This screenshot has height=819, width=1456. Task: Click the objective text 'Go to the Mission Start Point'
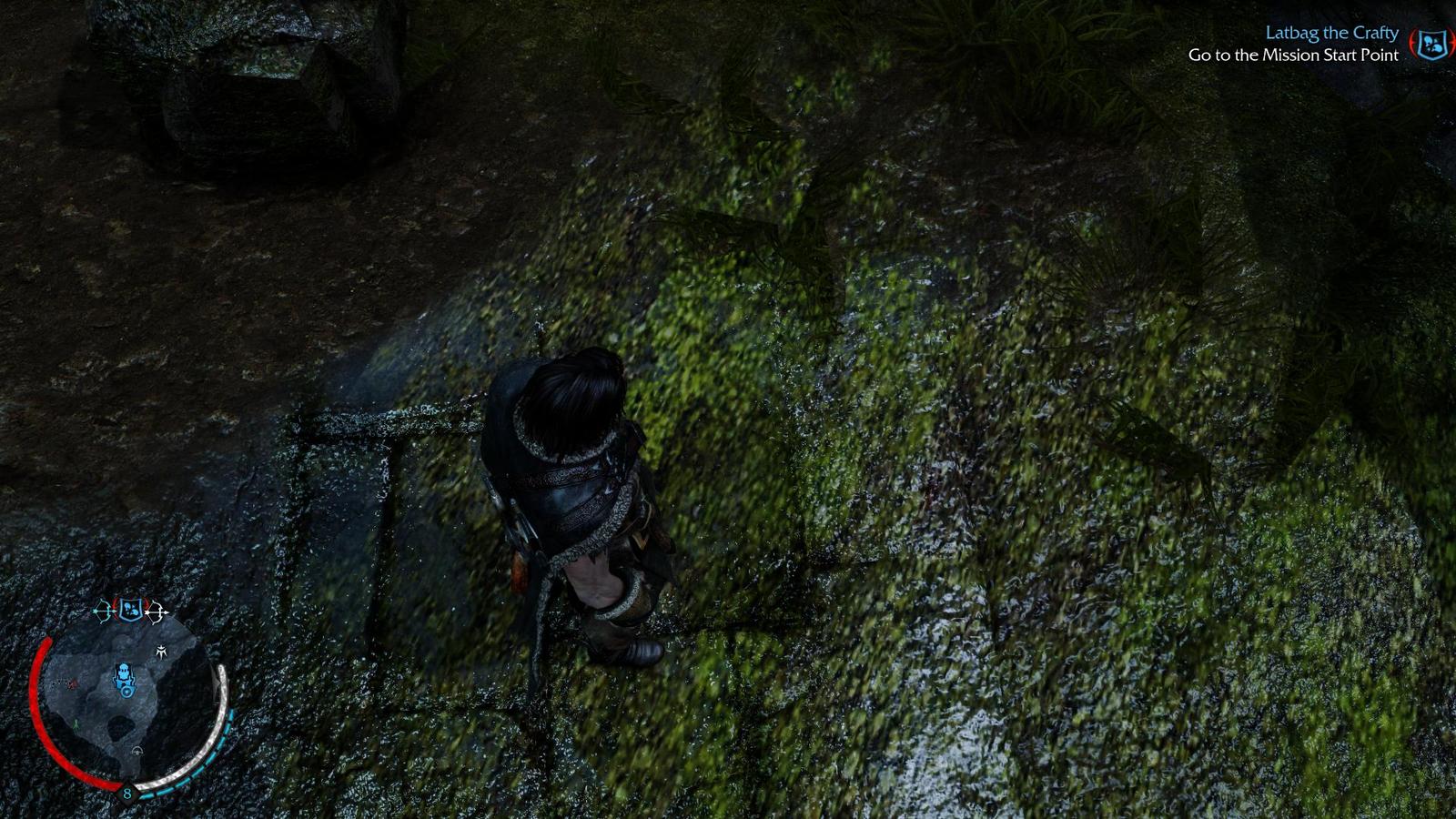pyautogui.click(x=1293, y=56)
